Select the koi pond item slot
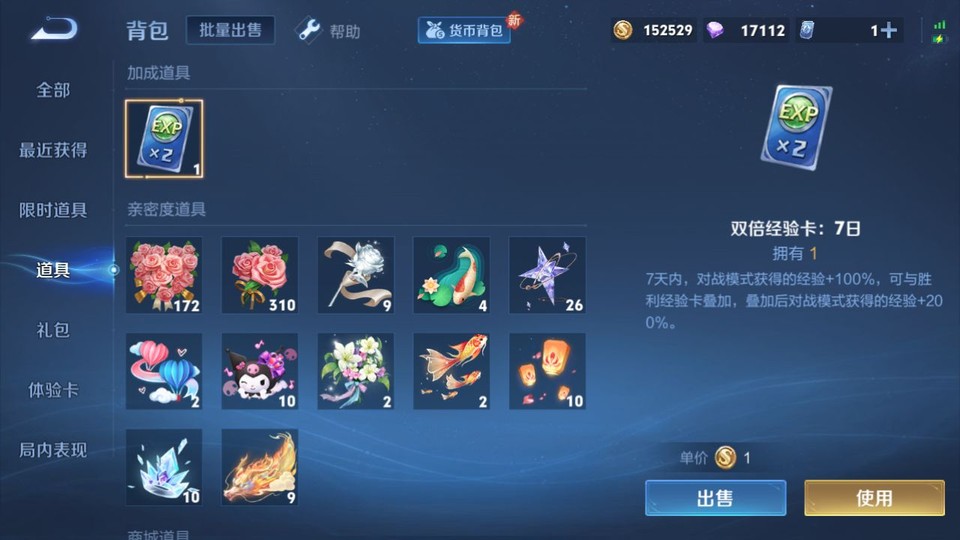Image resolution: width=960 pixels, height=540 pixels. [452, 275]
